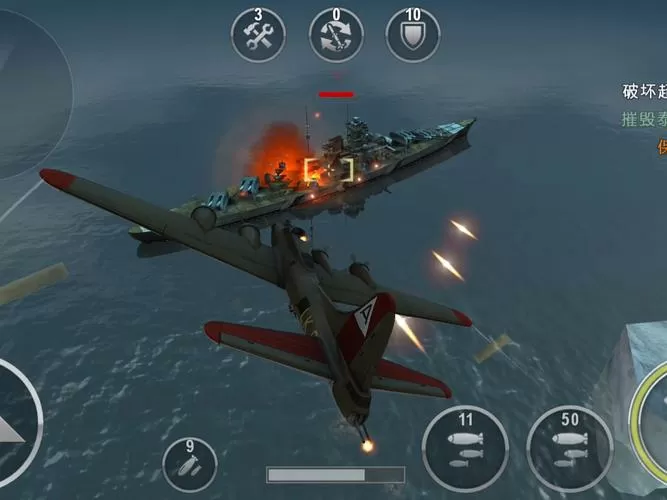Viewport: 667px width, 500px height.
Task: Fire the rocket weapon showing 9
Action: [x=190, y=464]
